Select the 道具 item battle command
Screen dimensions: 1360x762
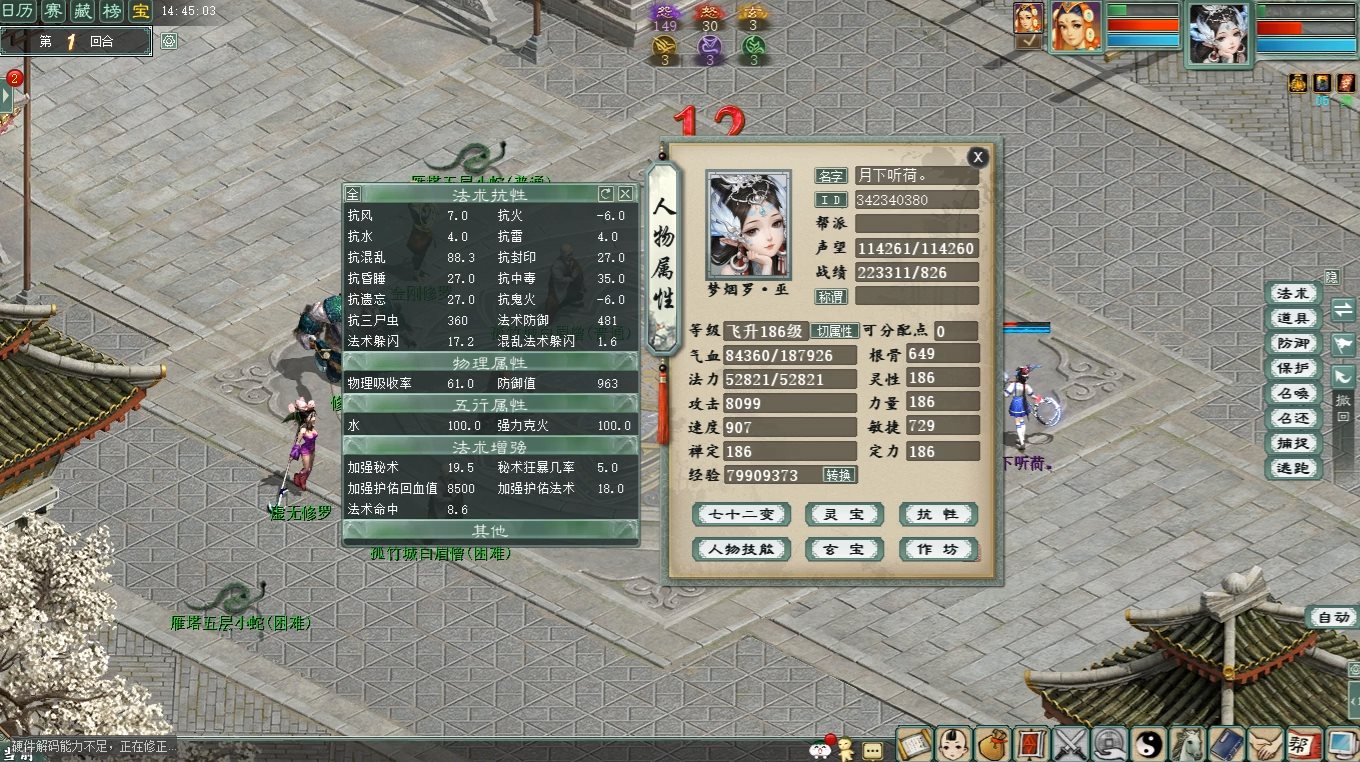click(x=1292, y=319)
